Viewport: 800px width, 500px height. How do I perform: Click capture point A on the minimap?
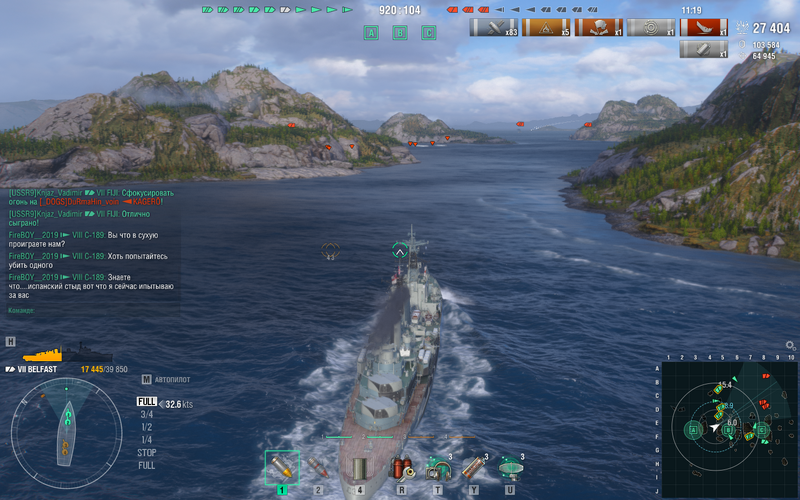692,430
